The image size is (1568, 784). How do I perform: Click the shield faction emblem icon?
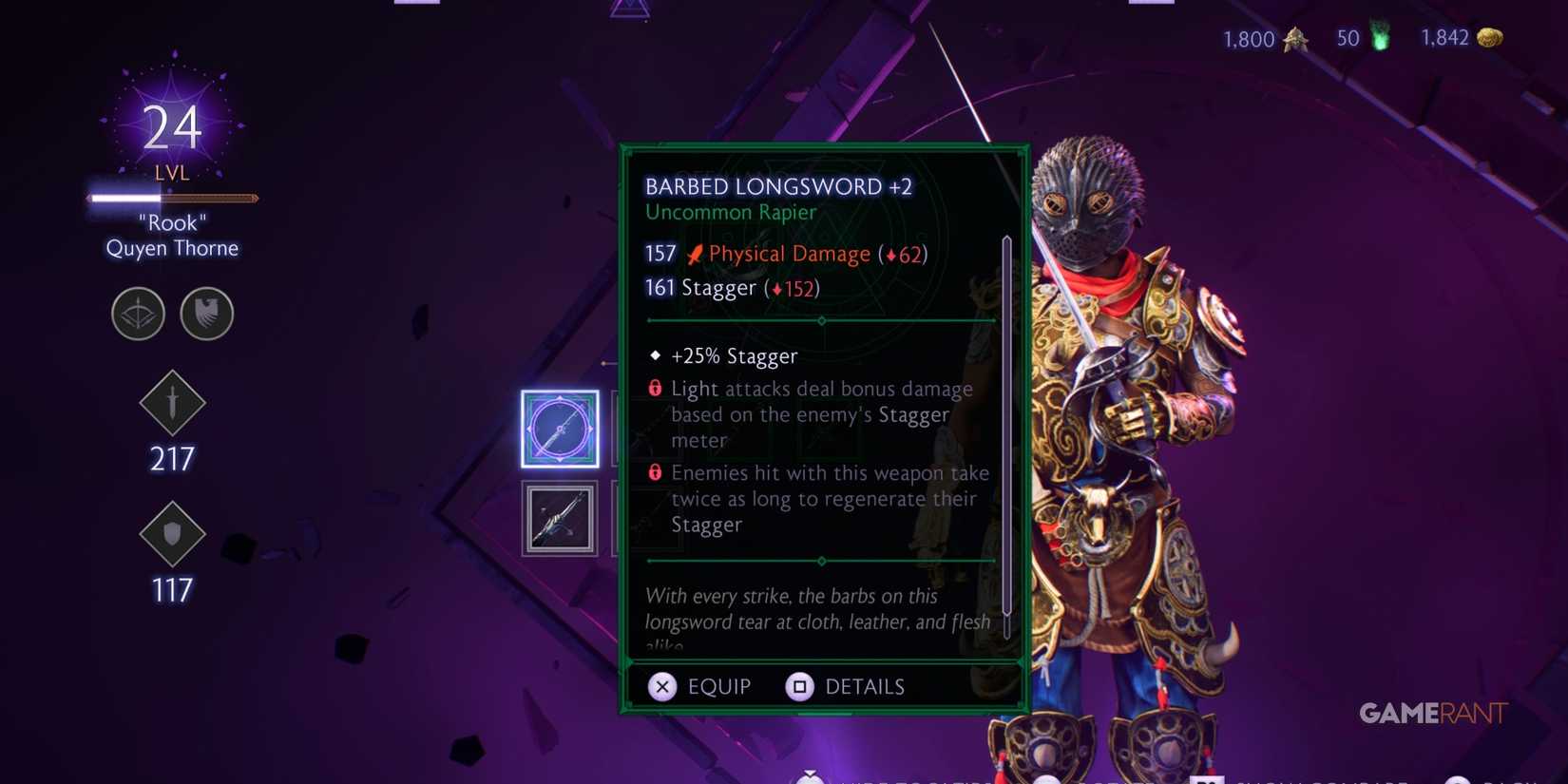pyautogui.click(x=206, y=314)
